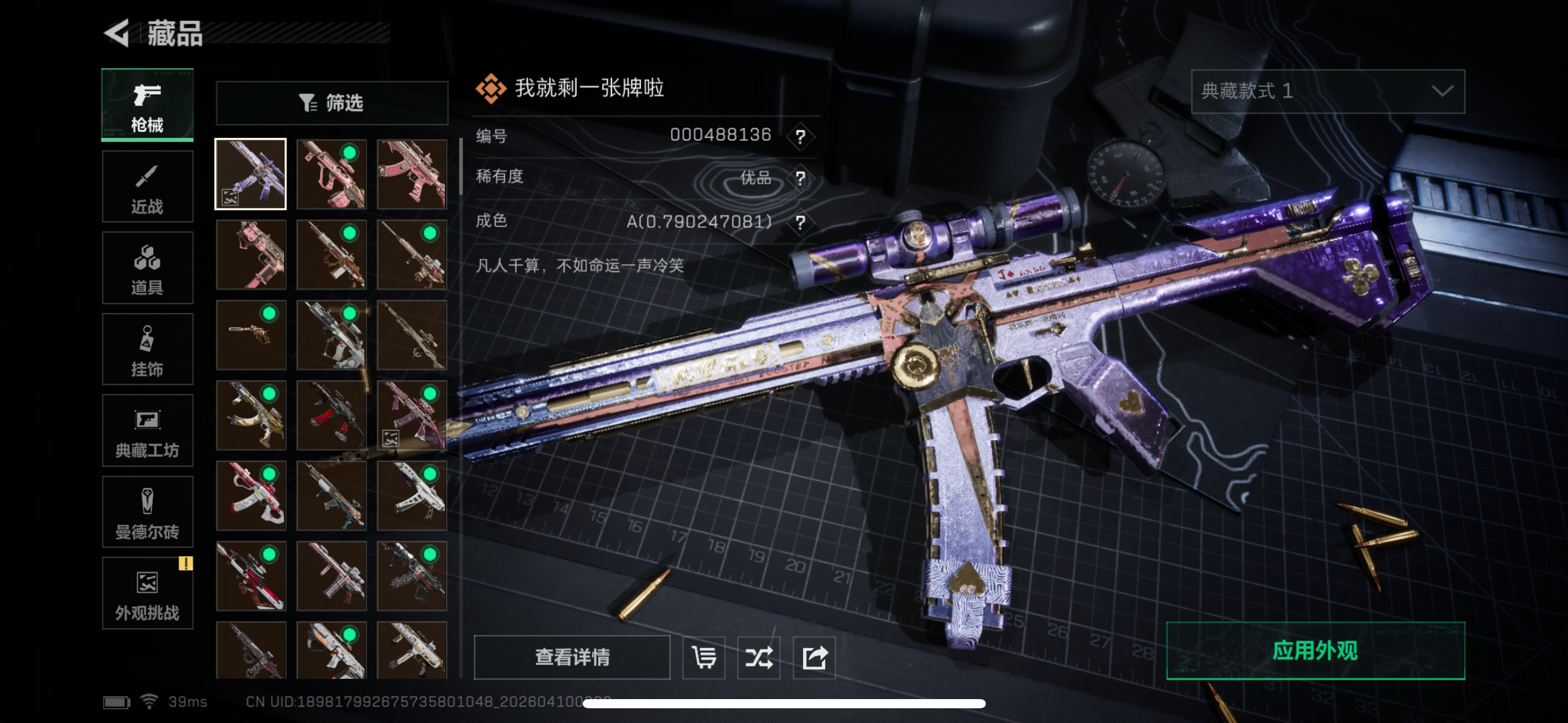
Task: Select the gold crescent rifle skin thumbnail
Action: [251, 415]
